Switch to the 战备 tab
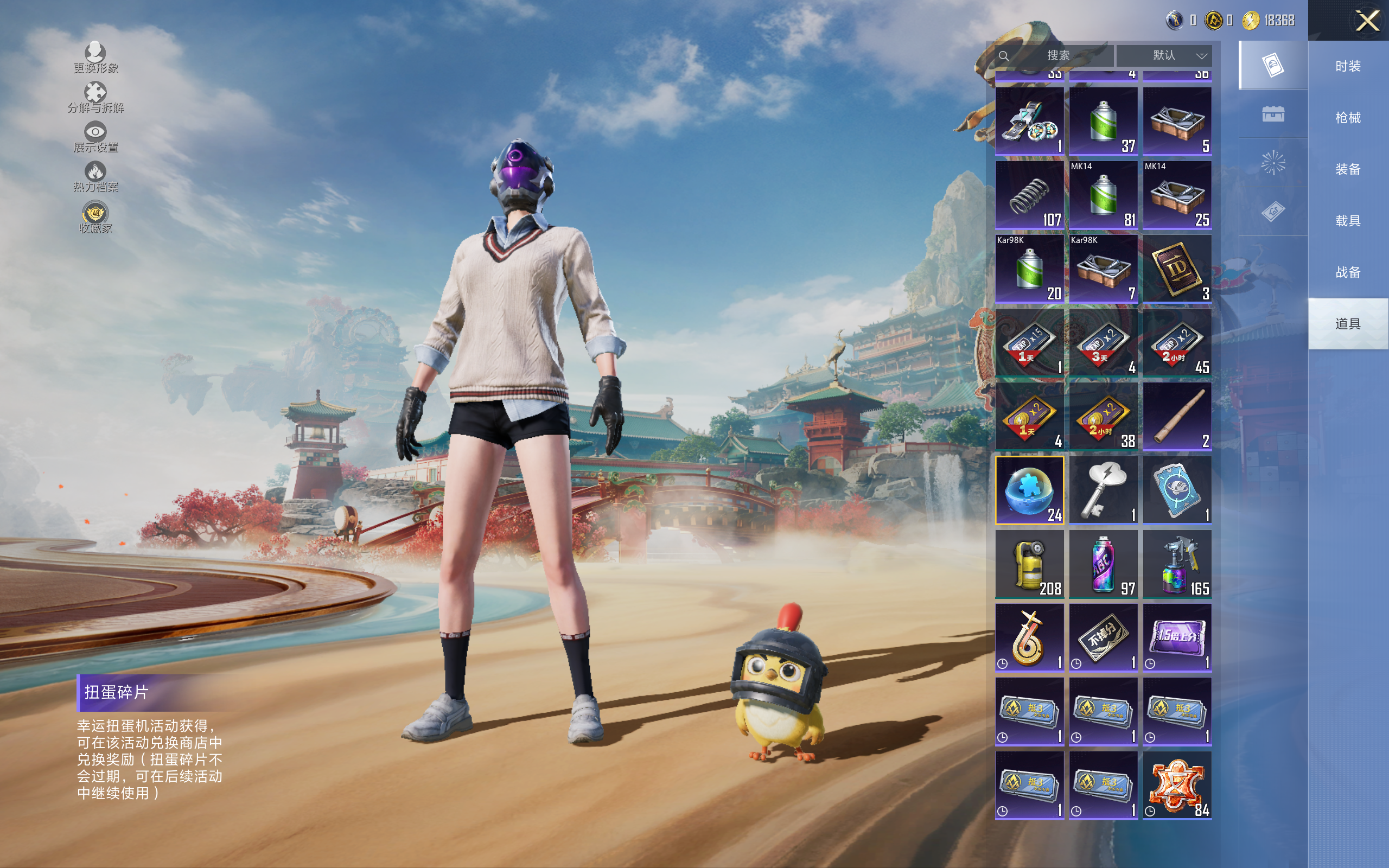The height and width of the screenshot is (868, 1389). coord(1348,272)
